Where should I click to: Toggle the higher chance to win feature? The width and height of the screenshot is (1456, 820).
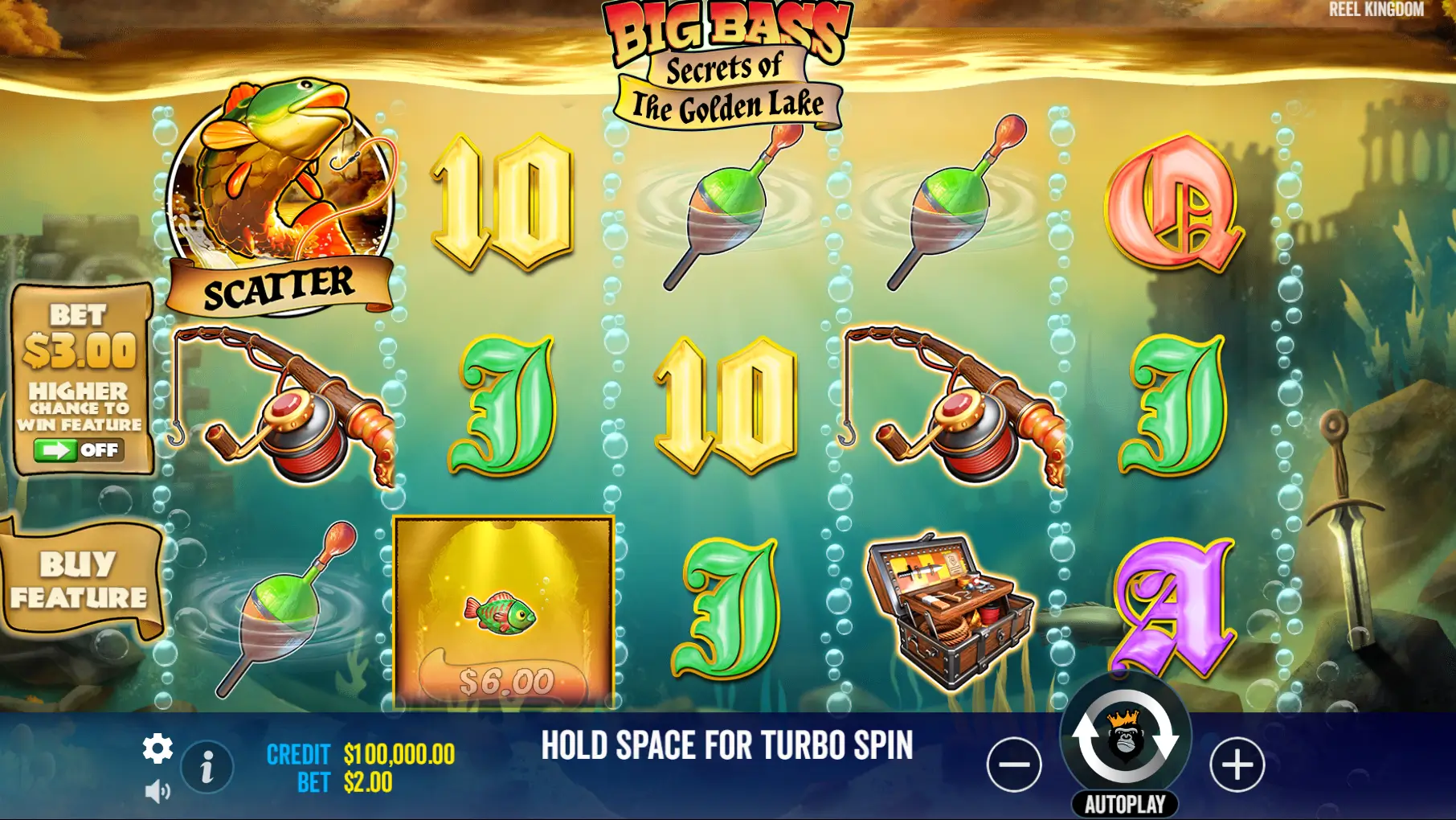pos(79,450)
